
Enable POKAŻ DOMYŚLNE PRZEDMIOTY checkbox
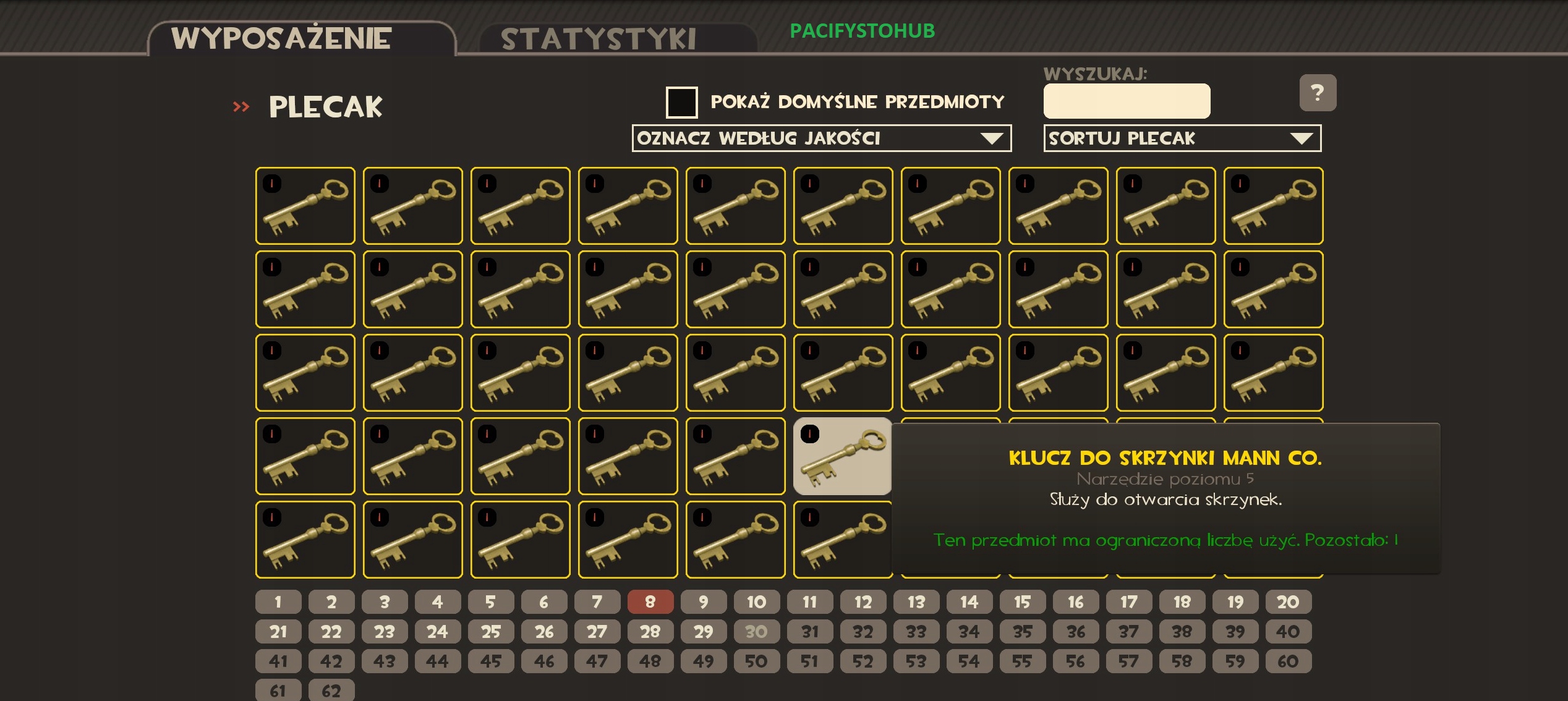(x=682, y=102)
